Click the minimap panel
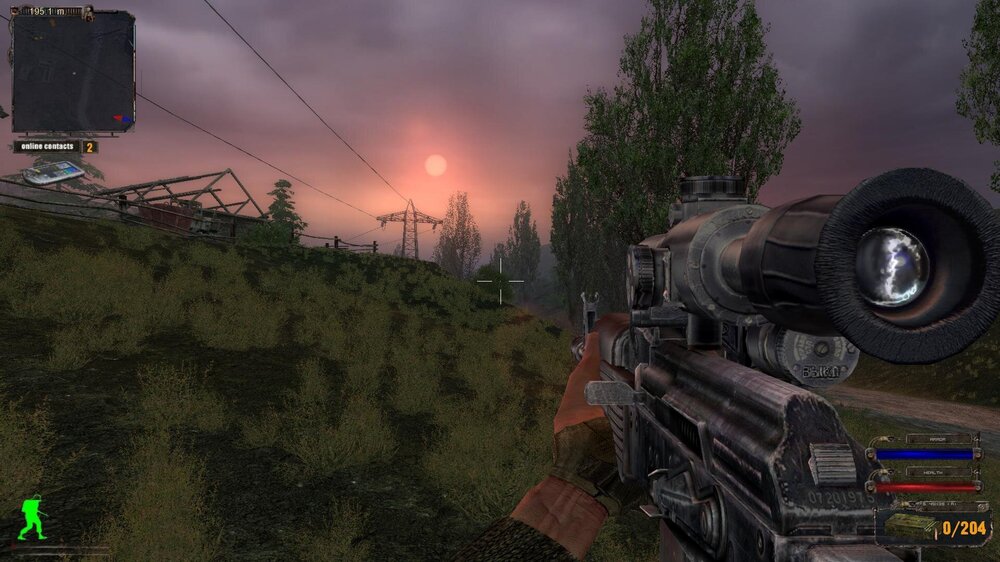This screenshot has height=562, width=1000. (x=73, y=72)
